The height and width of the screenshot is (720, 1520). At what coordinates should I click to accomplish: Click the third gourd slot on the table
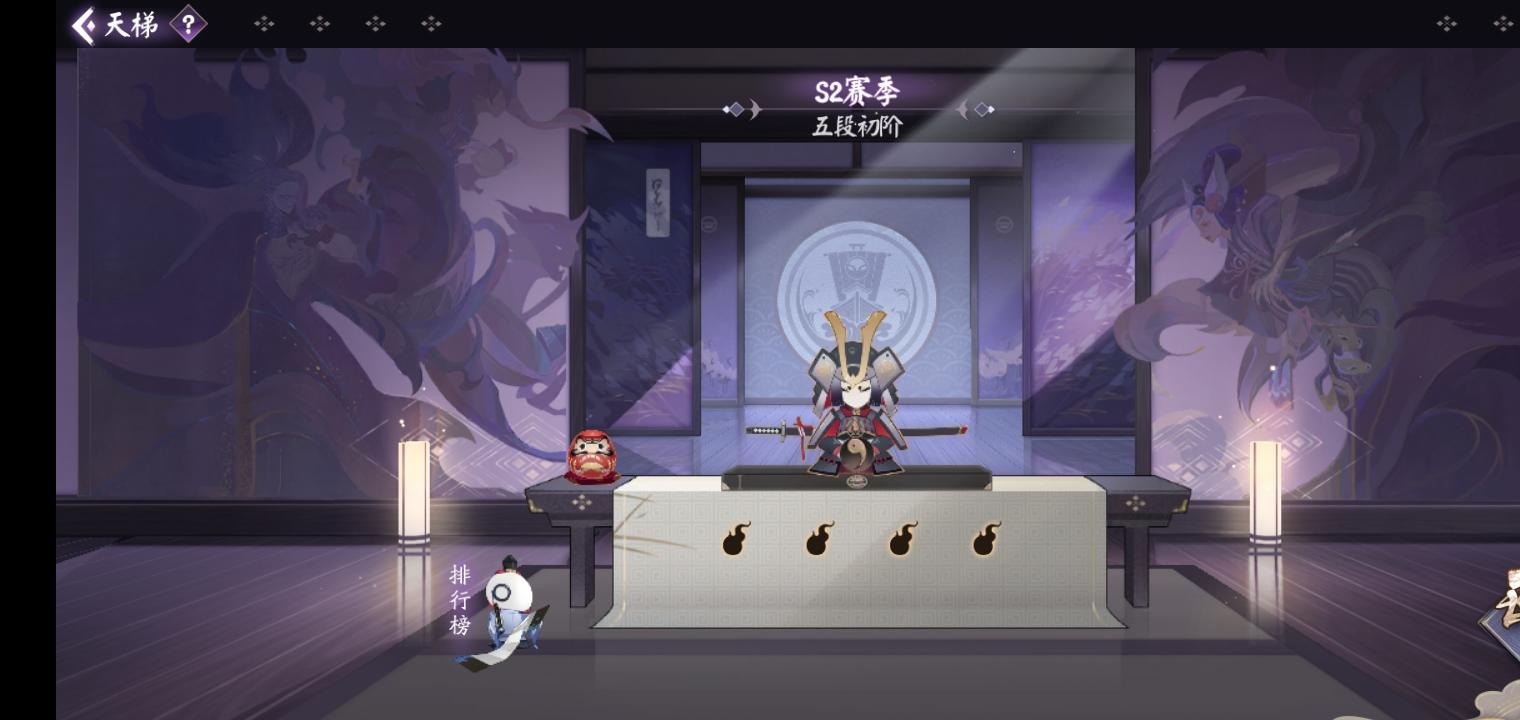[x=903, y=540]
